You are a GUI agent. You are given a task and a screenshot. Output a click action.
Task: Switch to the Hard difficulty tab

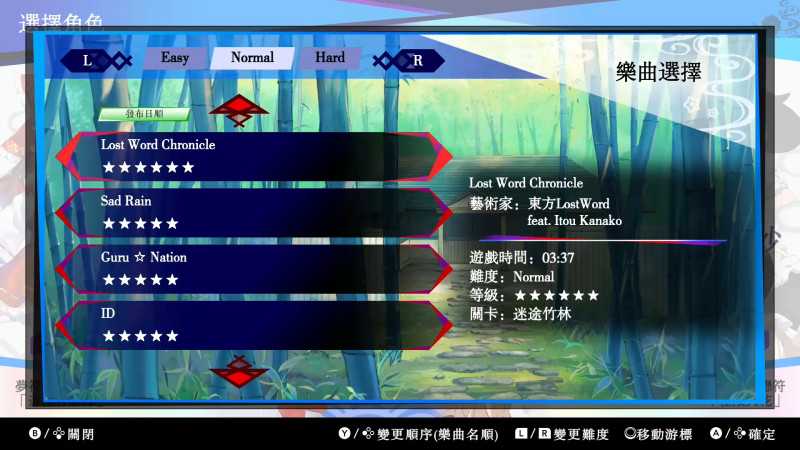(330, 58)
